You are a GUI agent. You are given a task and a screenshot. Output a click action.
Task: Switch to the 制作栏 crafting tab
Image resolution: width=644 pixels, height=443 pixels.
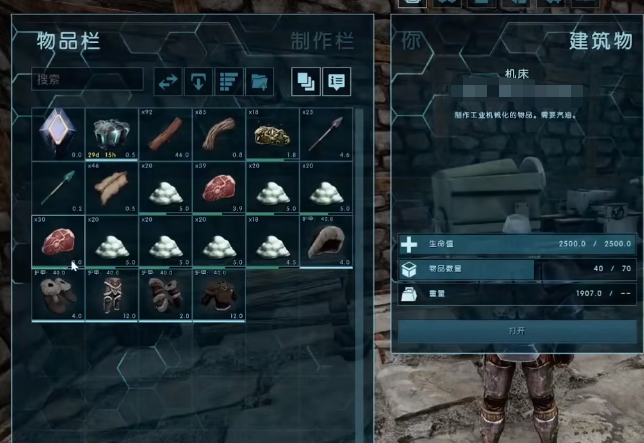click(322, 41)
